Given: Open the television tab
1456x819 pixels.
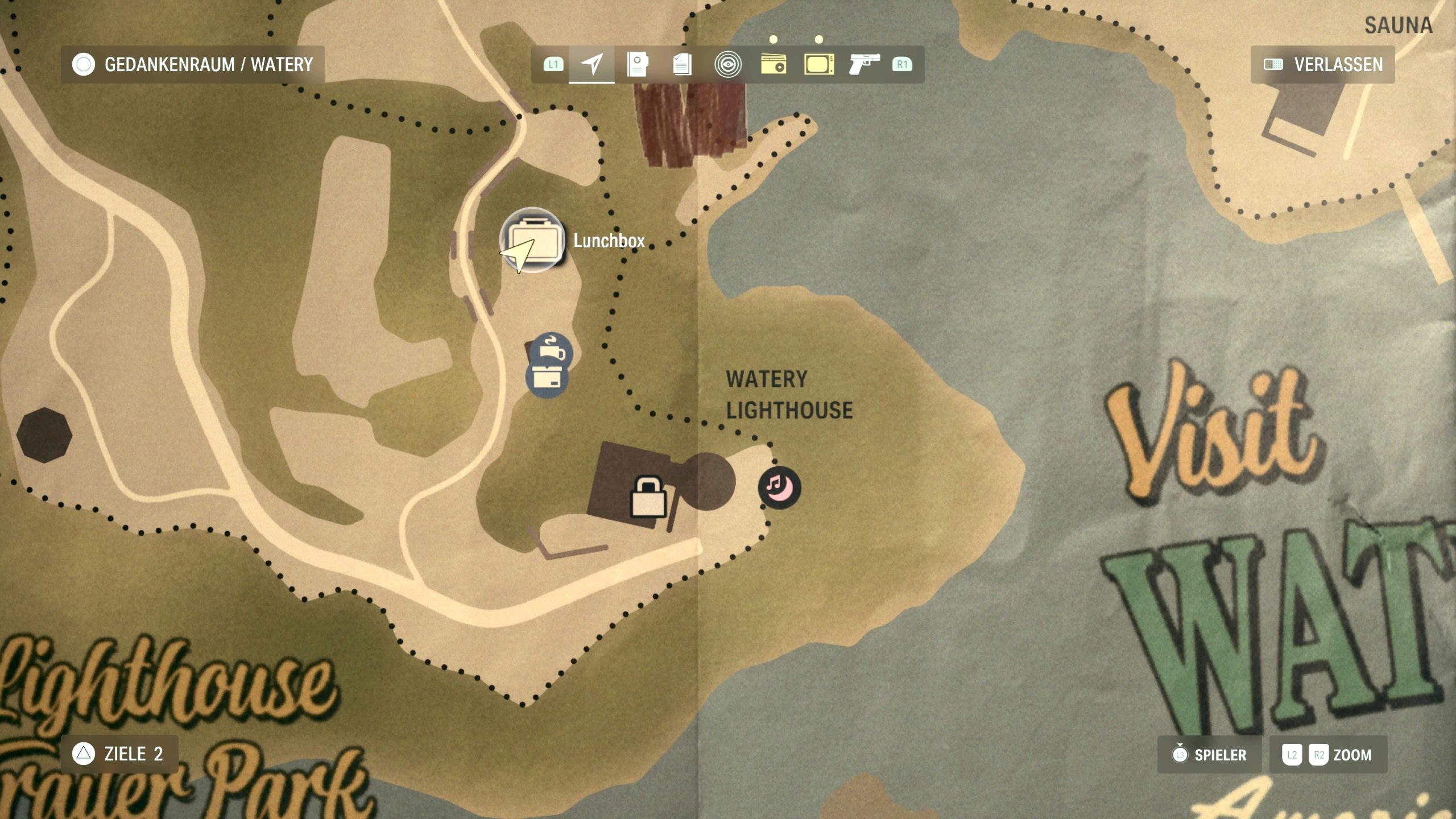Looking at the screenshot, I should [x=819, y=64].
